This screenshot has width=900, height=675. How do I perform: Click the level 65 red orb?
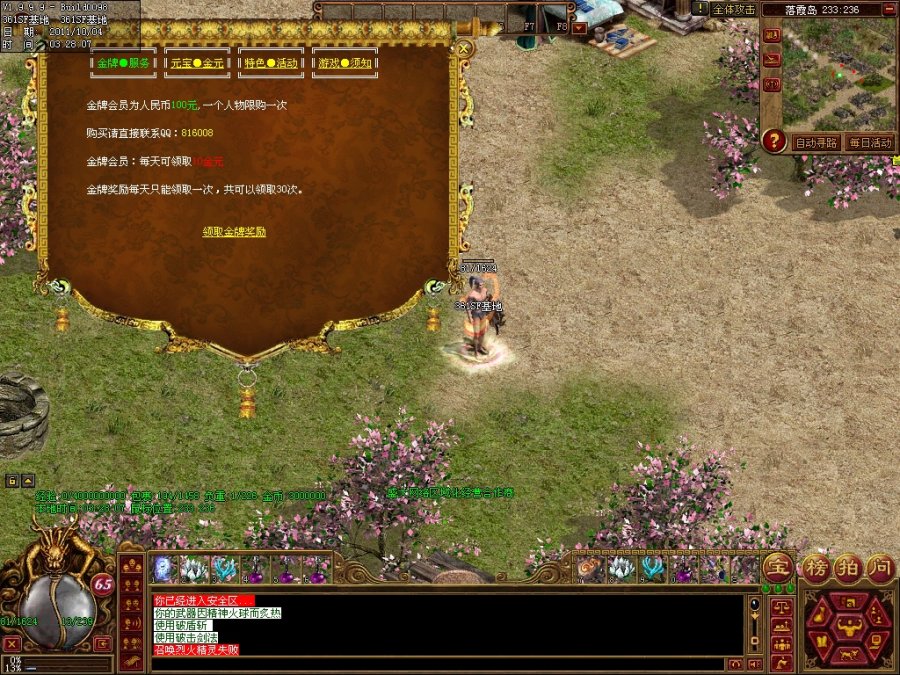tap(102, 585)
